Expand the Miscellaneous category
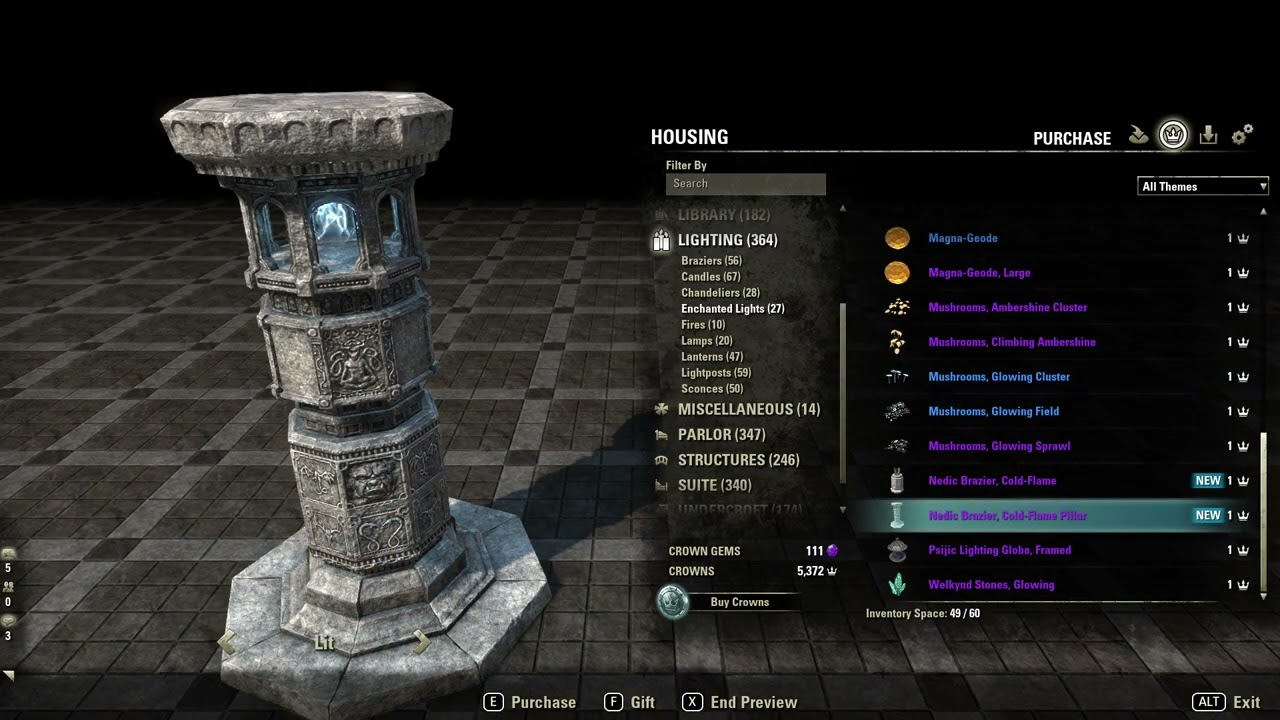Image resolution: width=1280 pixels, height=720 pixels. (748, 410)
